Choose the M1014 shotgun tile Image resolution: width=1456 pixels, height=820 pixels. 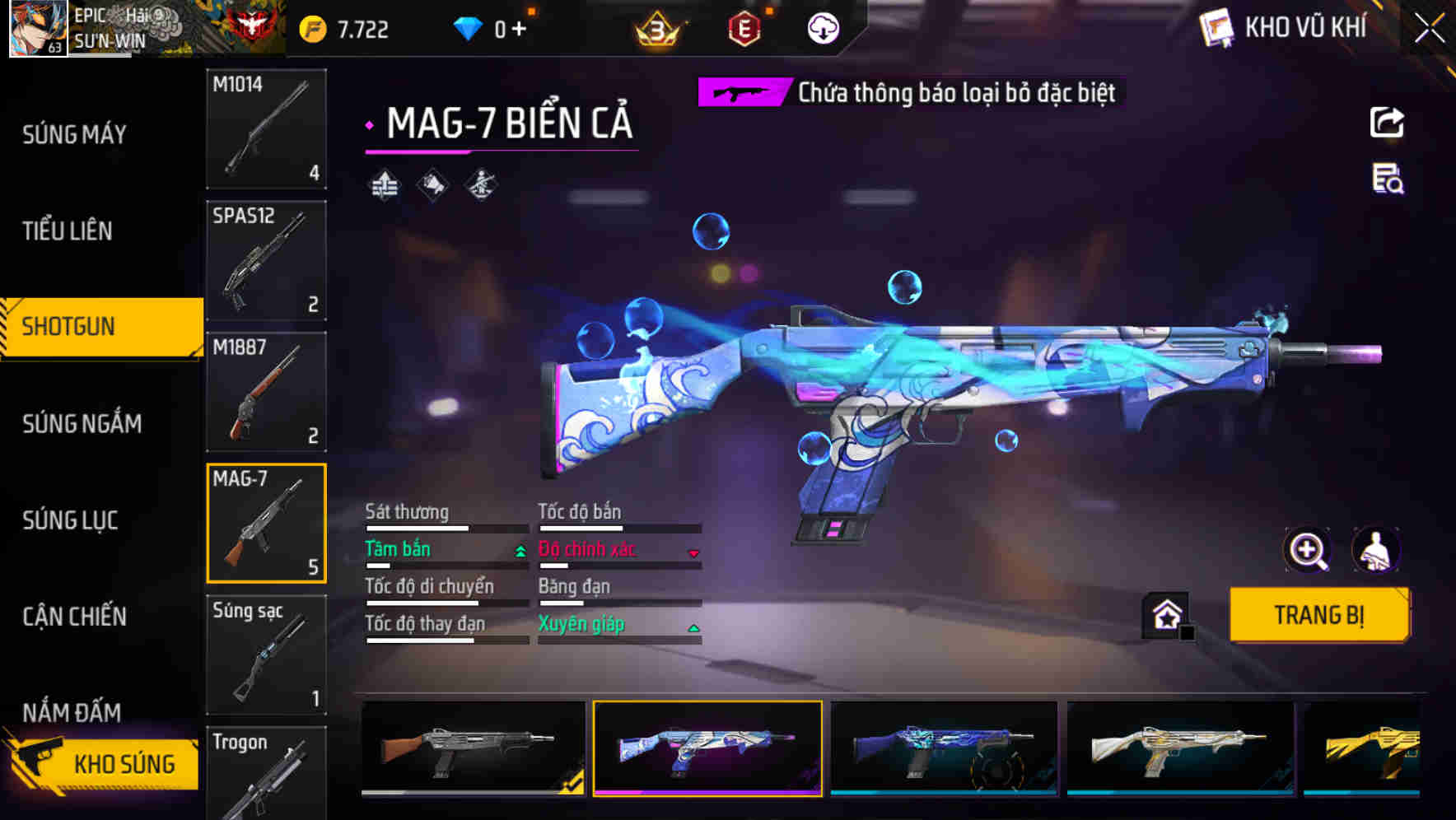(266, 128)
